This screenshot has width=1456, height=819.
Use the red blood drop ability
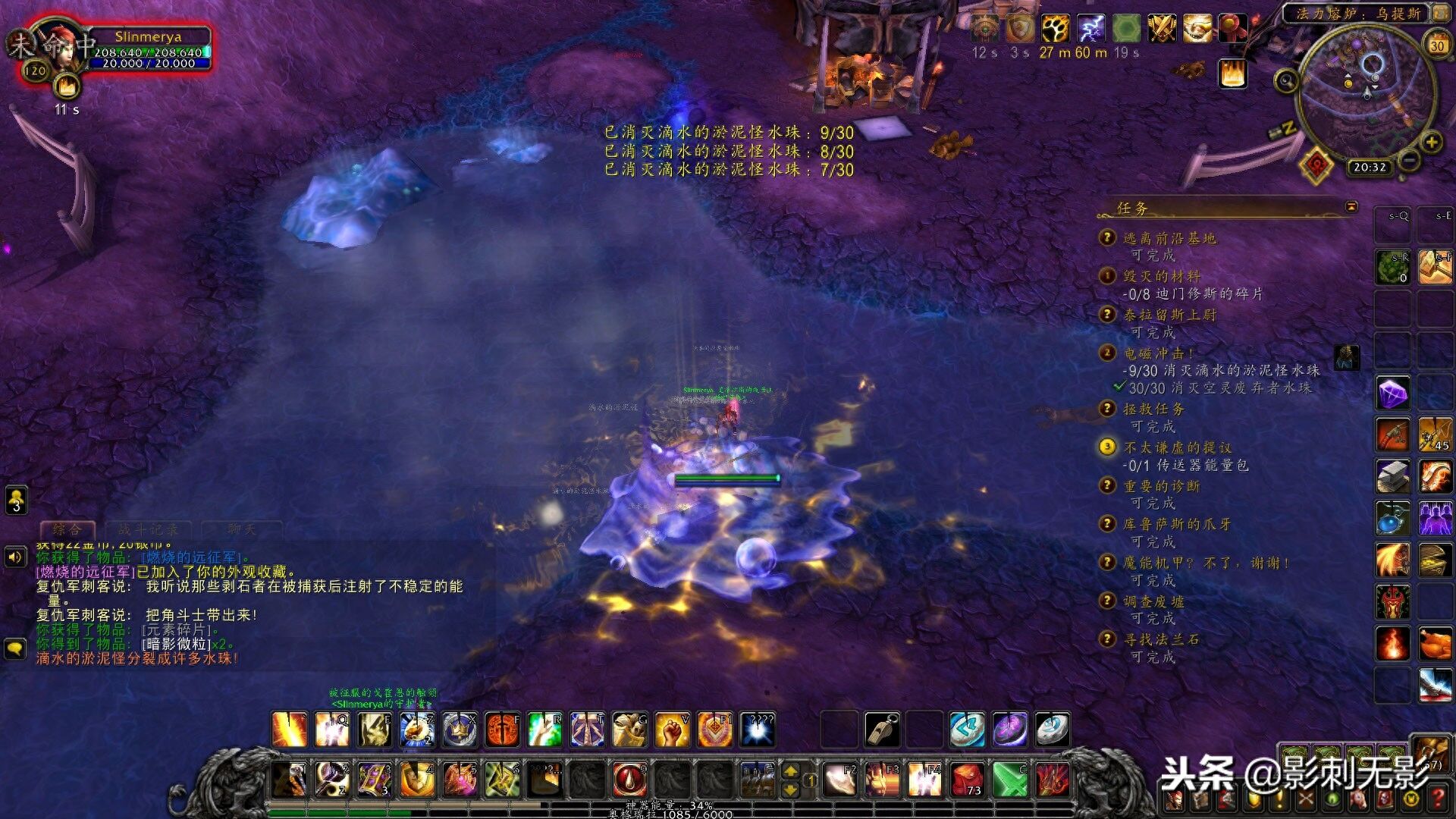point(629,779)
